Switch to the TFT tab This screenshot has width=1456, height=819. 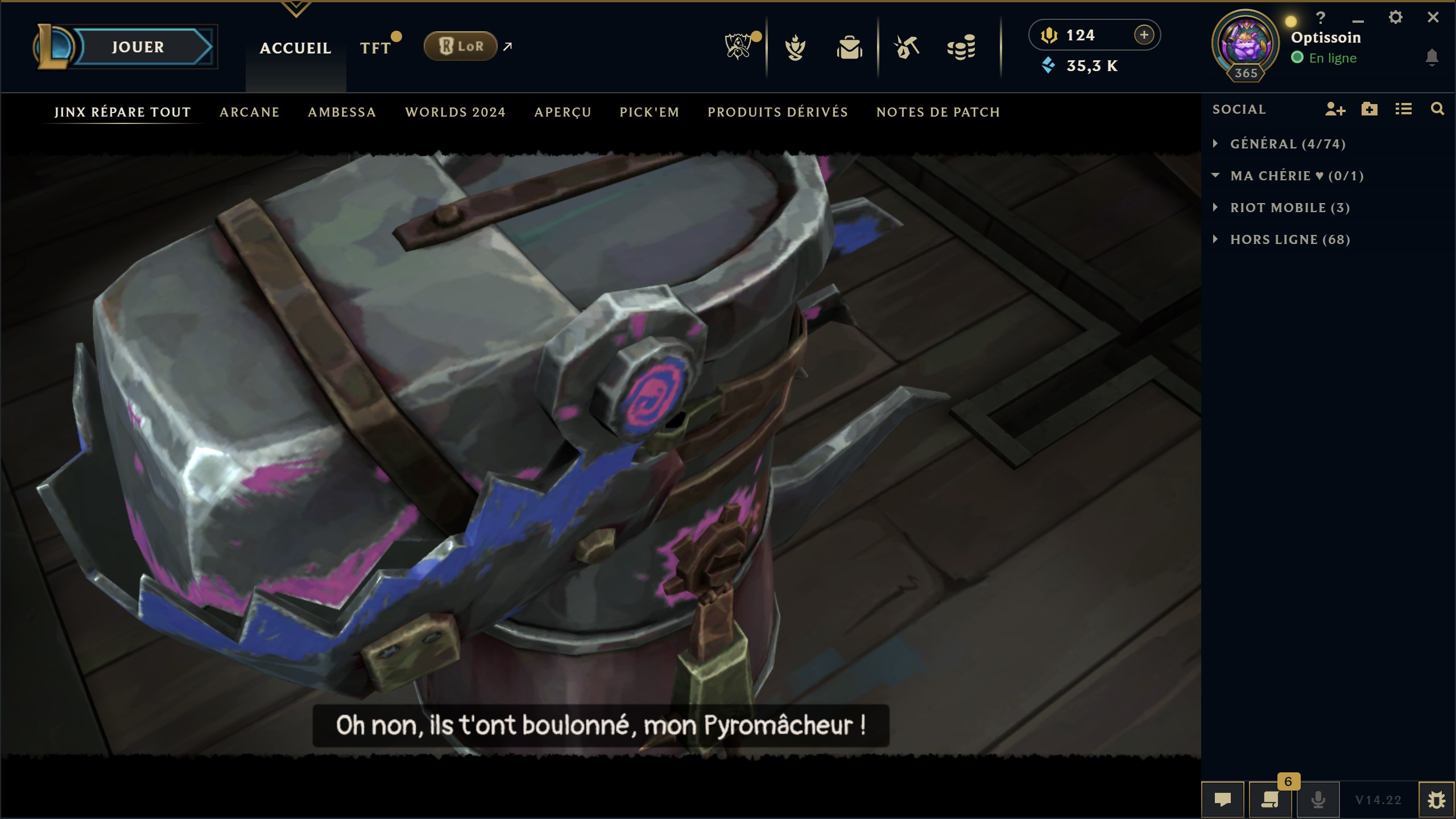[x=377, y=48]
